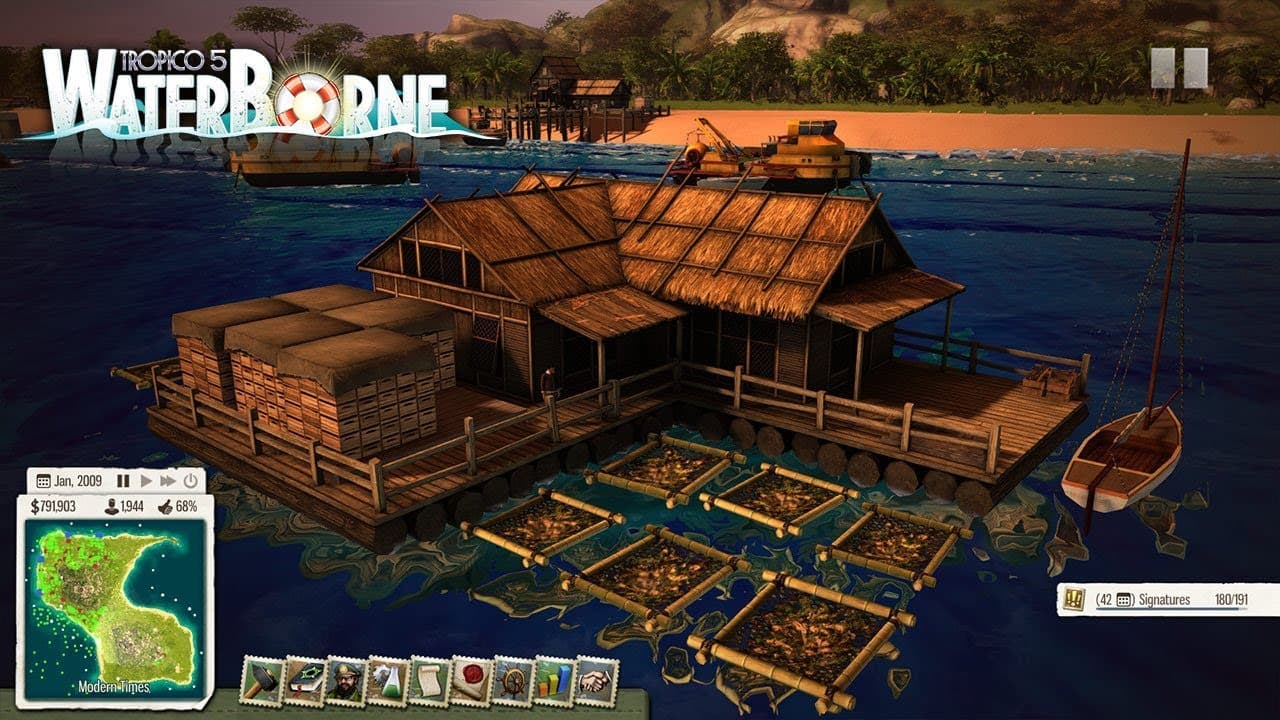Resume play using the play arrow
The image size is (1280, 720).
147,481
